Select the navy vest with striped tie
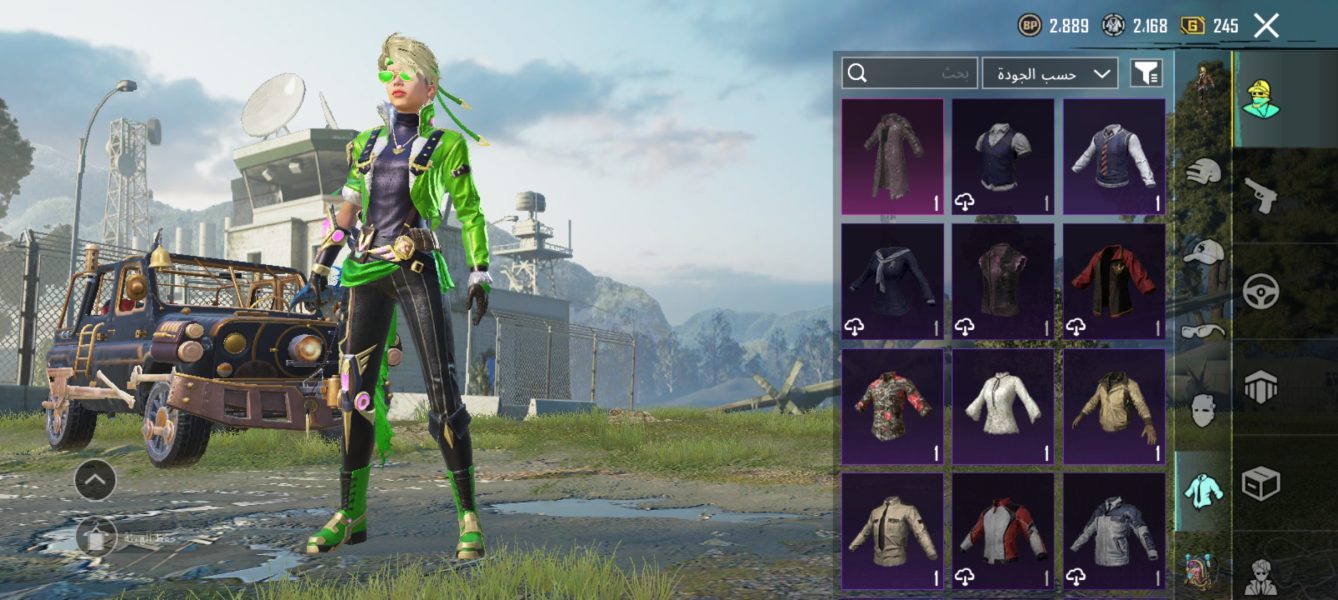The width and height of the screenshot is (1338, 600). coord(1114,156)
